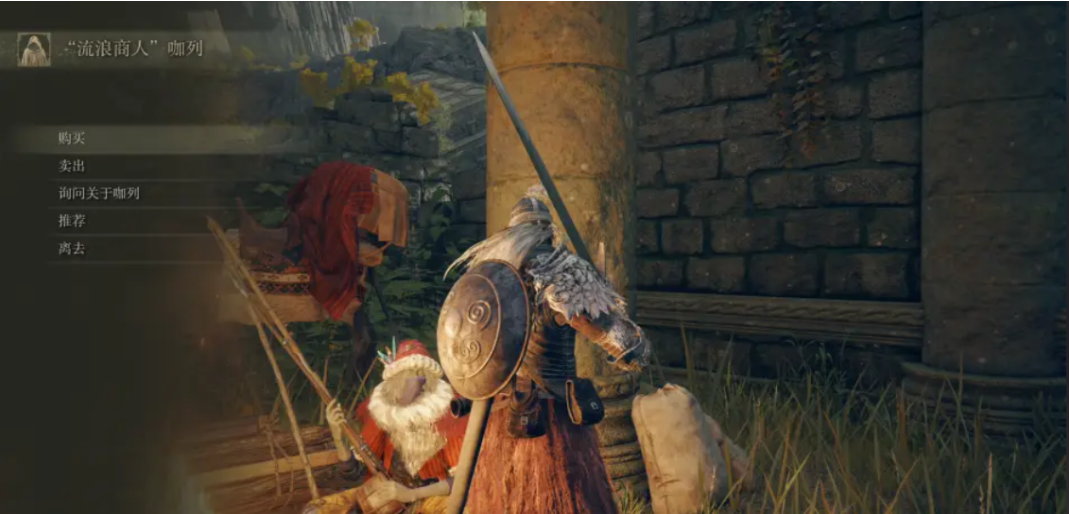The width and height of the screenshot is (1069, 514).
Task: Leave the shop with 离去
Action: 72,248
